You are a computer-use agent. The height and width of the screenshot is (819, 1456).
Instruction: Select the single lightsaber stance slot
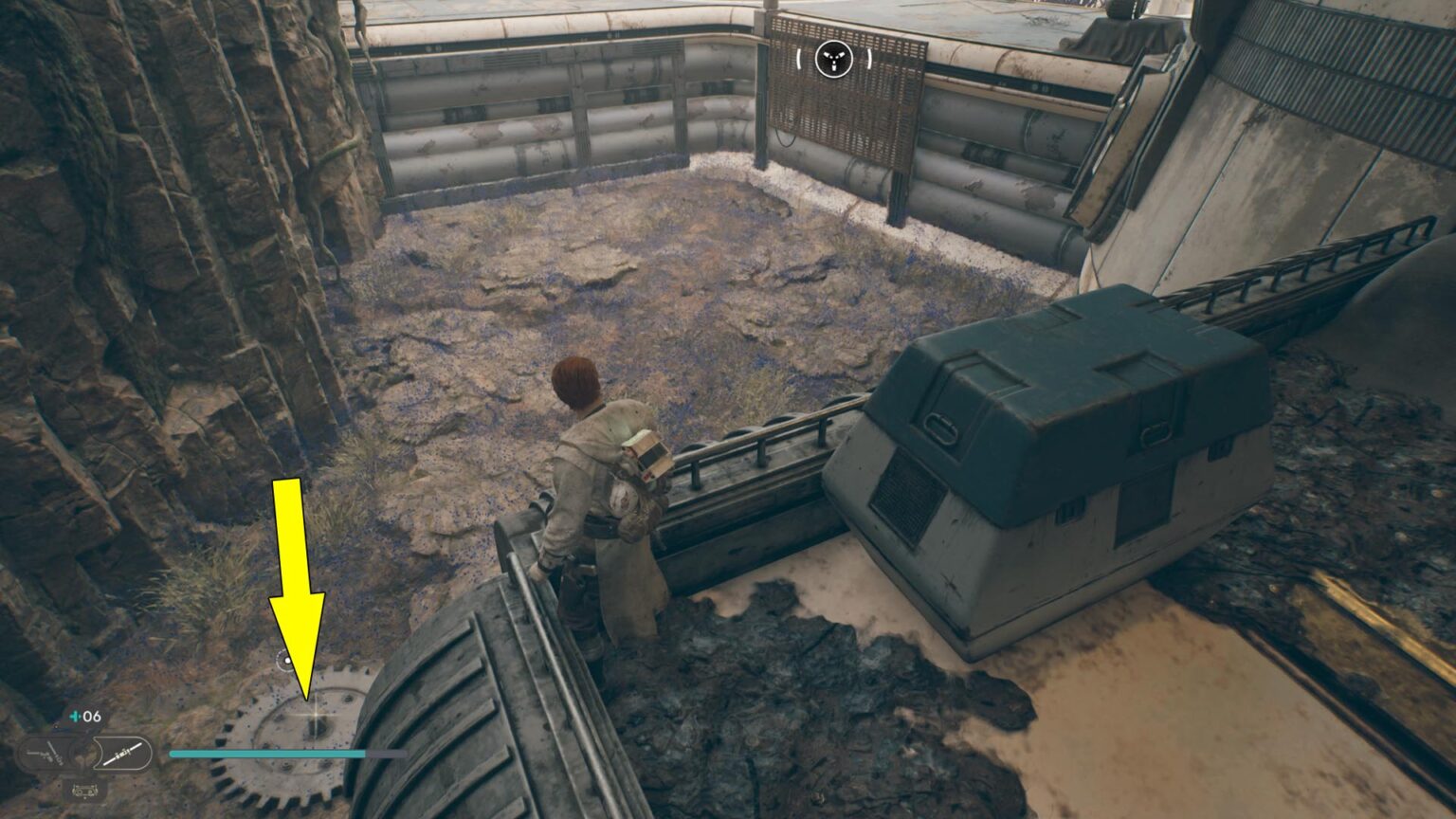[x=124, y=755]
